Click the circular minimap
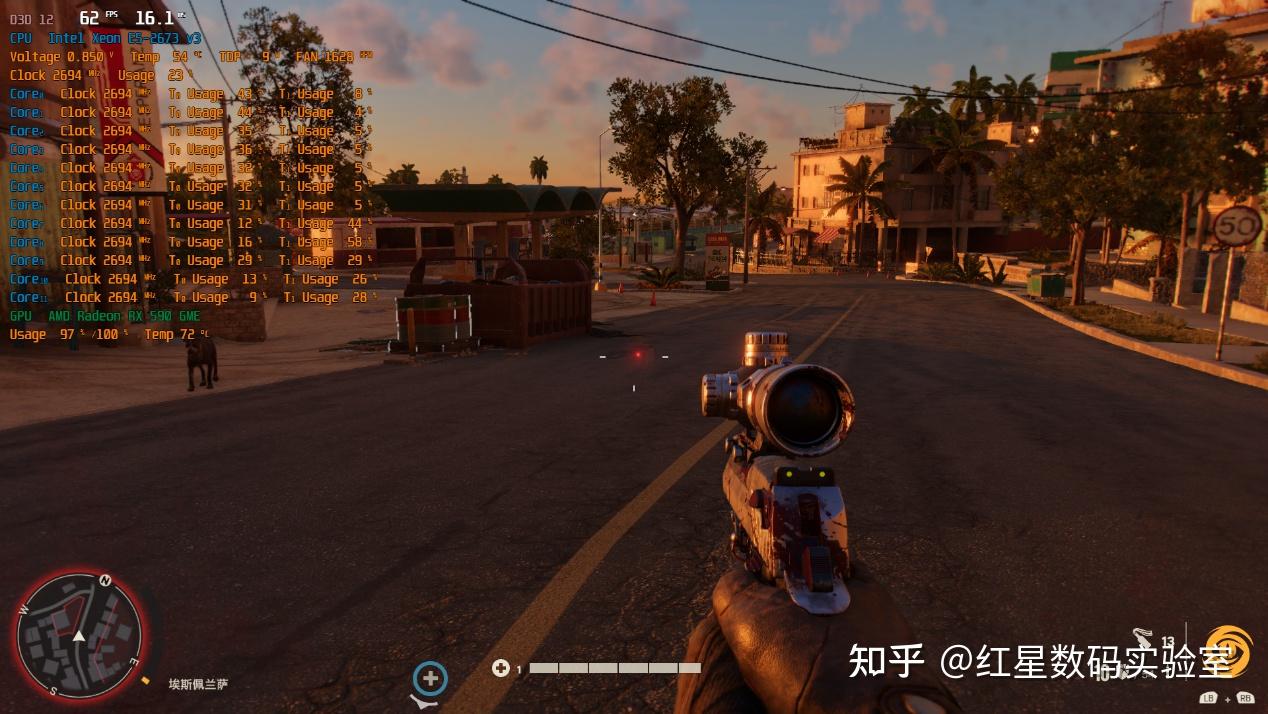The height and width of the screenshot is (714, 1268). [79, 635]
